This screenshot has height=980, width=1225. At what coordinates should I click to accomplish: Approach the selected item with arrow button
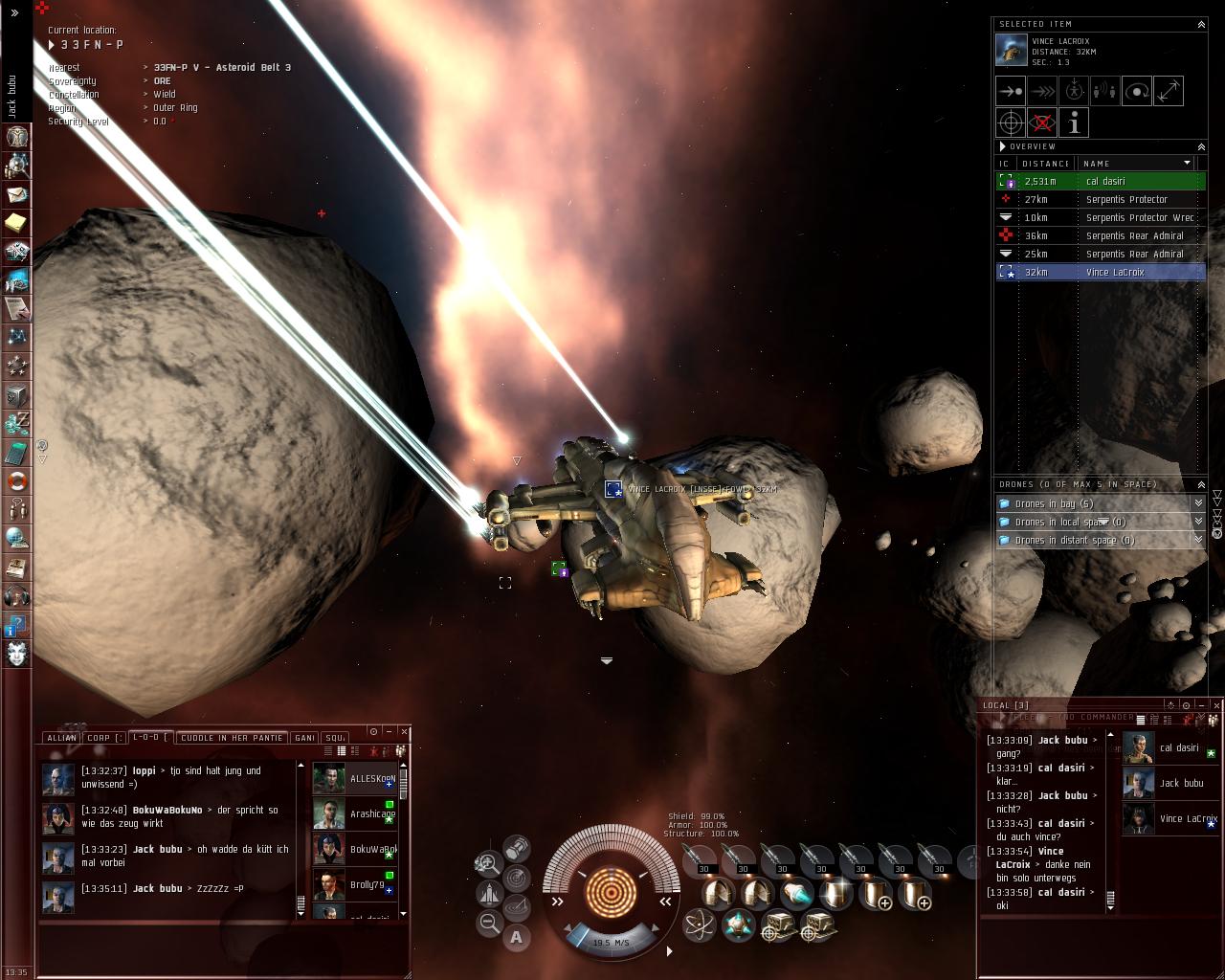coord(1011,92)
